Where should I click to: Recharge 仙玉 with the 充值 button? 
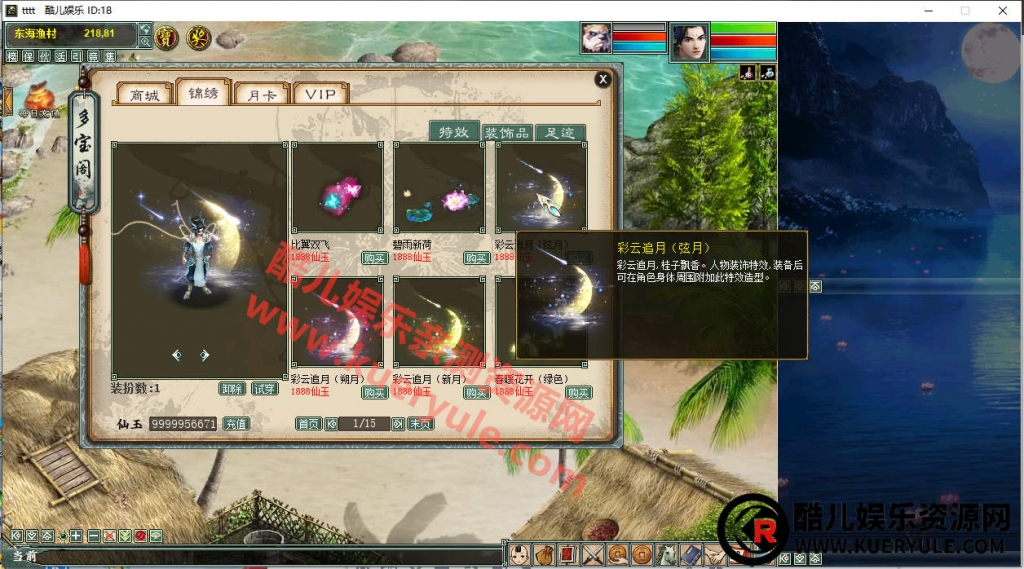(235, 424)
